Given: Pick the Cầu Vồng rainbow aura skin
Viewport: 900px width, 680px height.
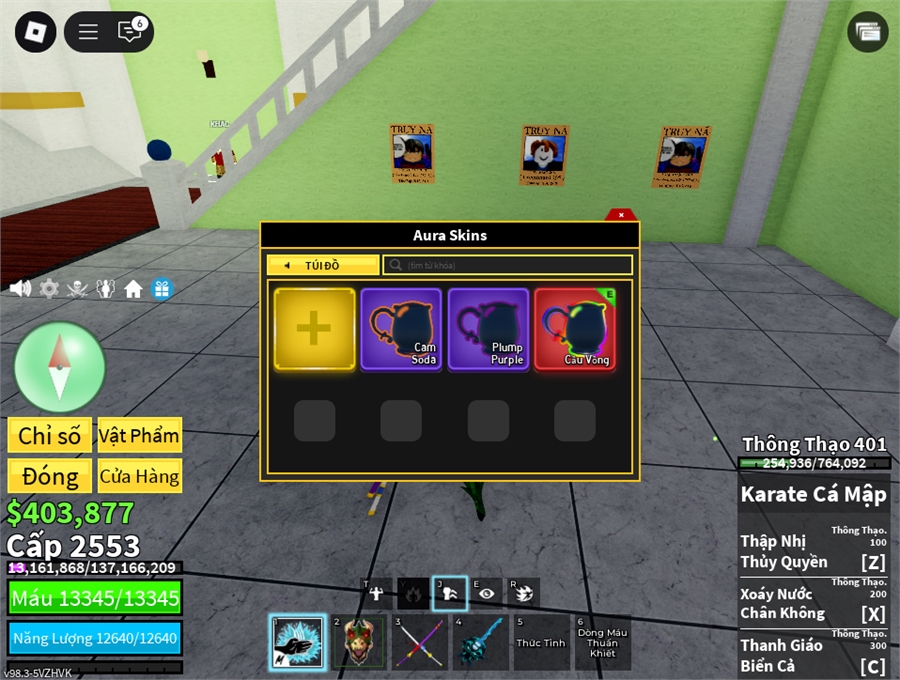Looking at the screenshot, I should click(x=575, y=329).
